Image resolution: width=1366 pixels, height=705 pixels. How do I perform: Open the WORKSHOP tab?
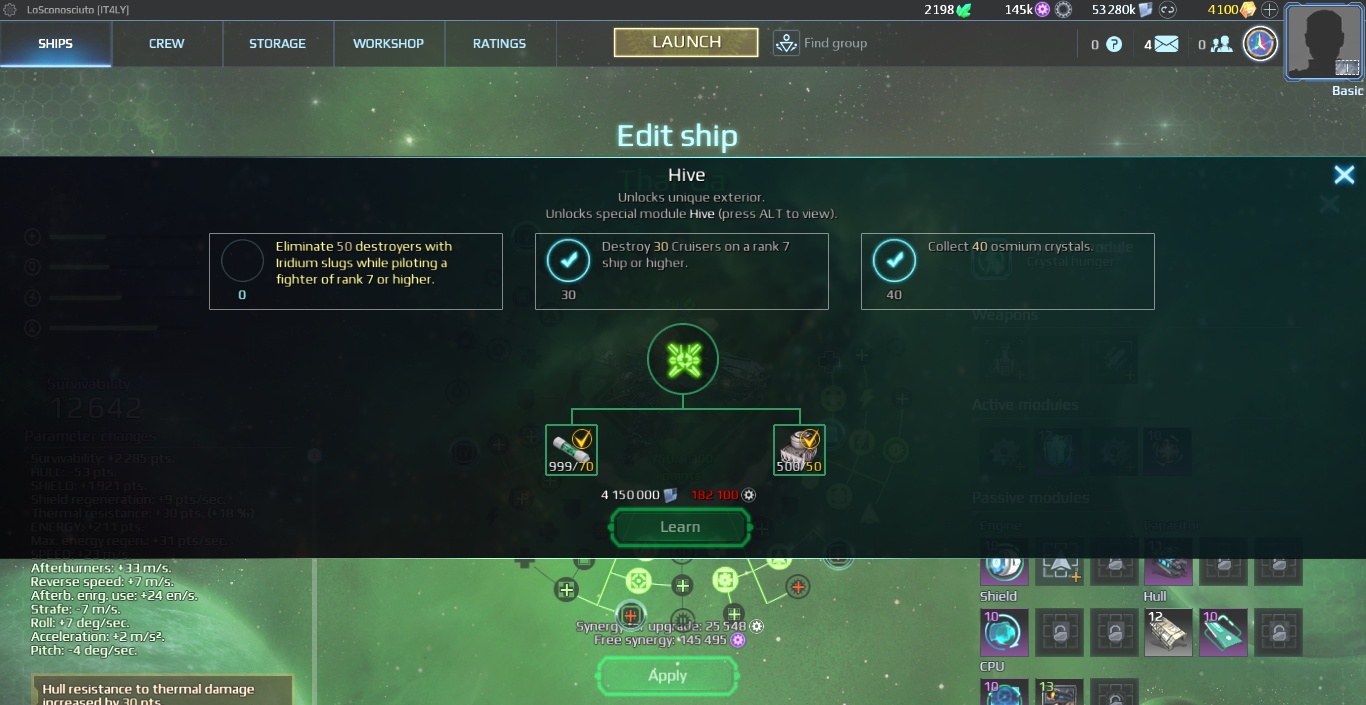coord(388,44)
